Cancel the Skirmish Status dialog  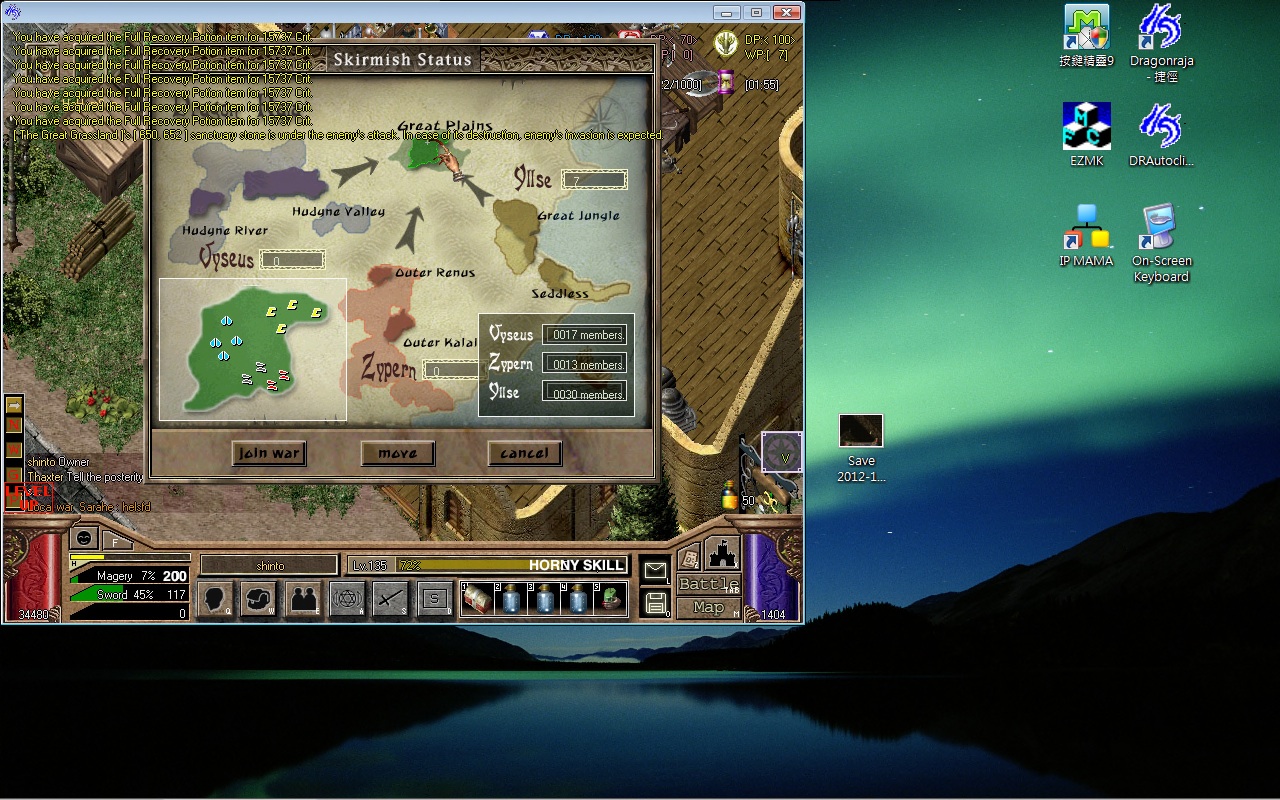[x=524, y=453]
